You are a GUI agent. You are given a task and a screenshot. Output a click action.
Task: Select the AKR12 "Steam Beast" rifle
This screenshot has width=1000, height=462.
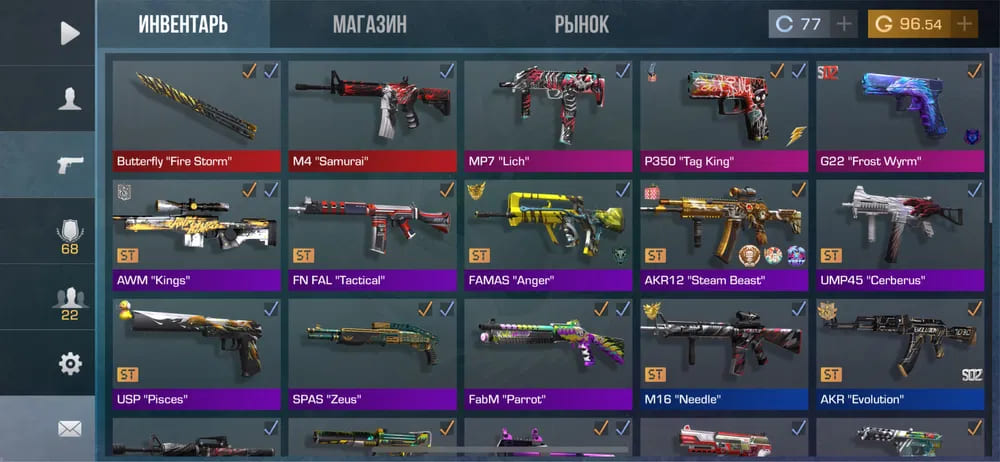724,234
